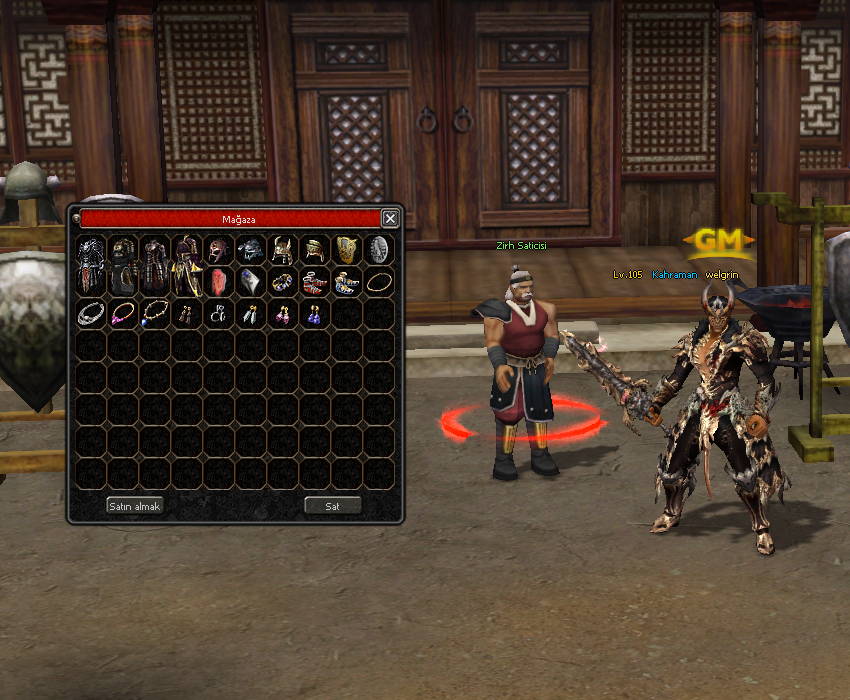850x700 pixels.
Task: Pick the pink gem earrings
Action: point(283,313)
